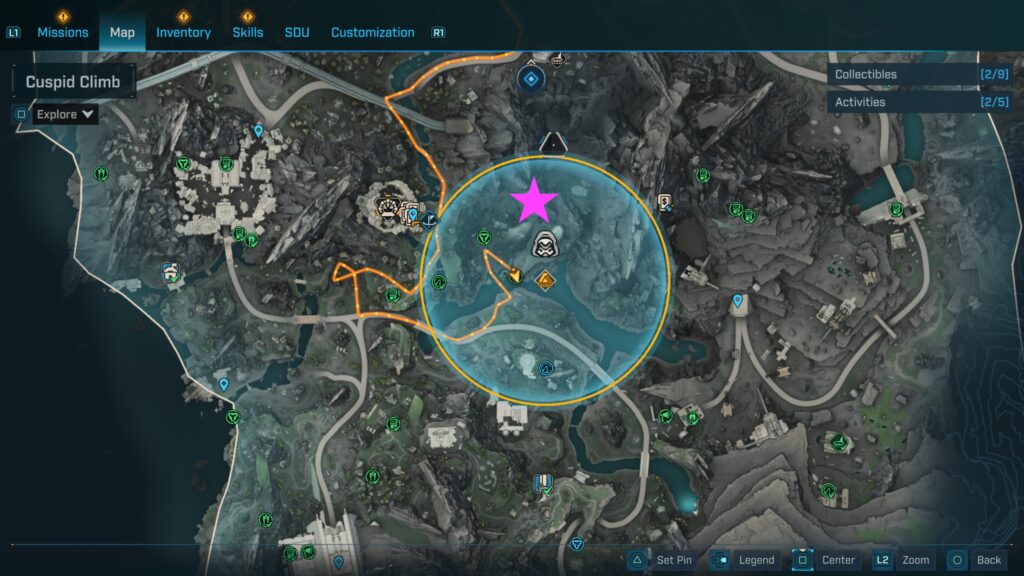Click the pink star map marker
The width and height of the screenshot is (1024, 576).
point(534,201)
